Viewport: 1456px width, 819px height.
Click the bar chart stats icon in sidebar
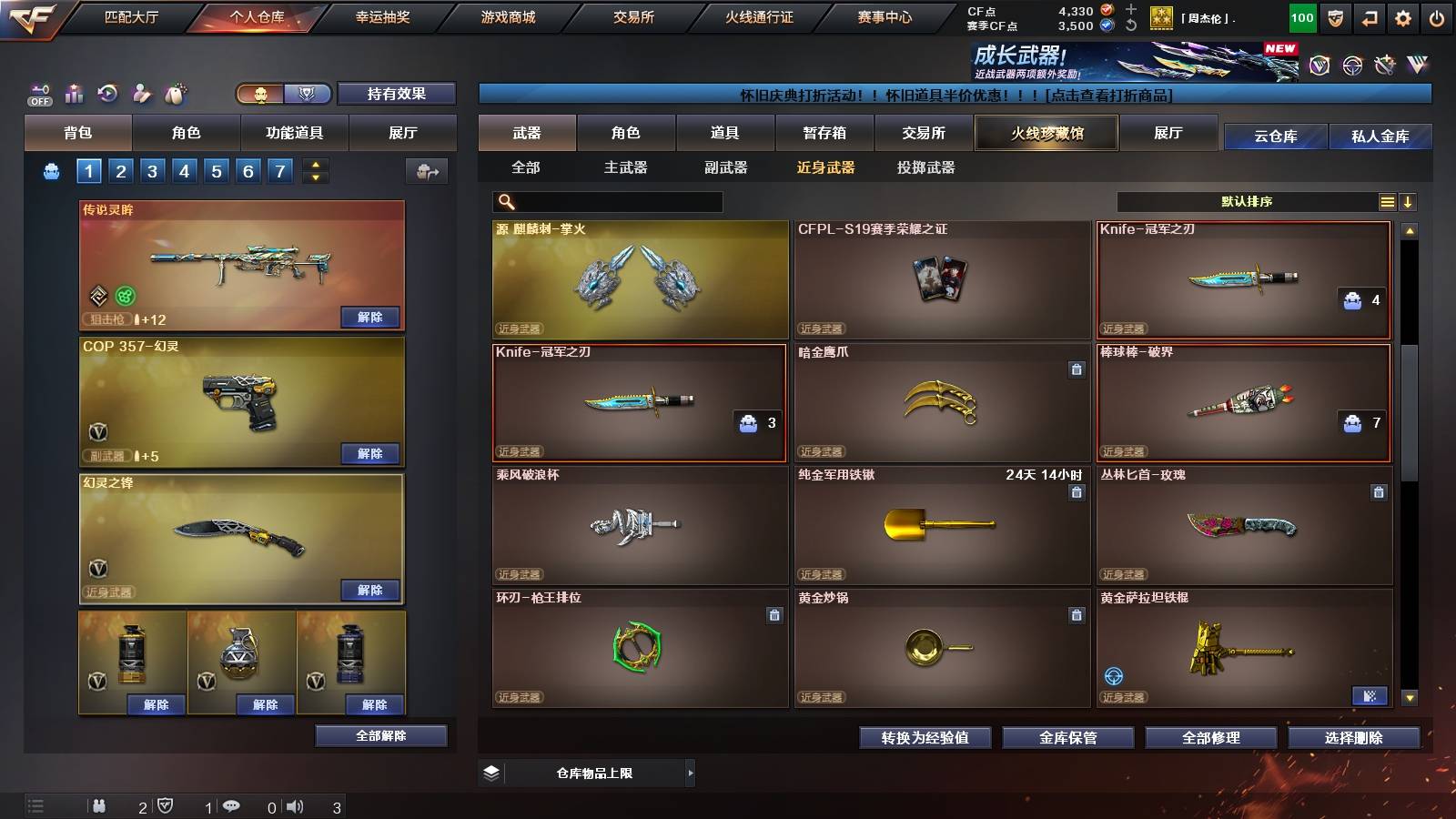tap(74, 94)
